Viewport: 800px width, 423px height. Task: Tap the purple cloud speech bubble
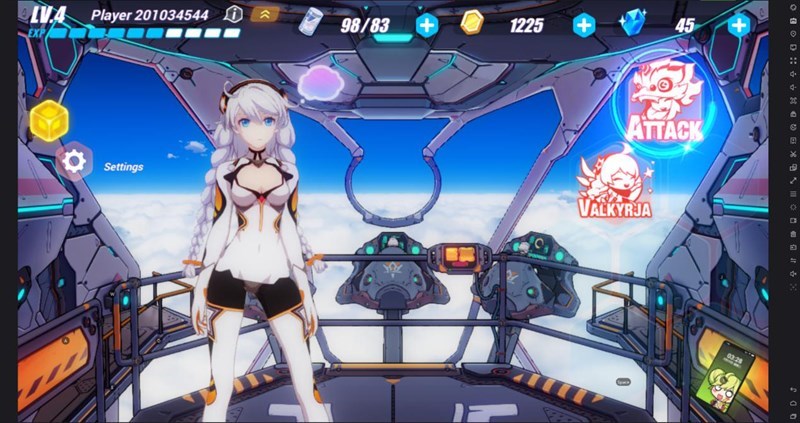coord(321,82)
